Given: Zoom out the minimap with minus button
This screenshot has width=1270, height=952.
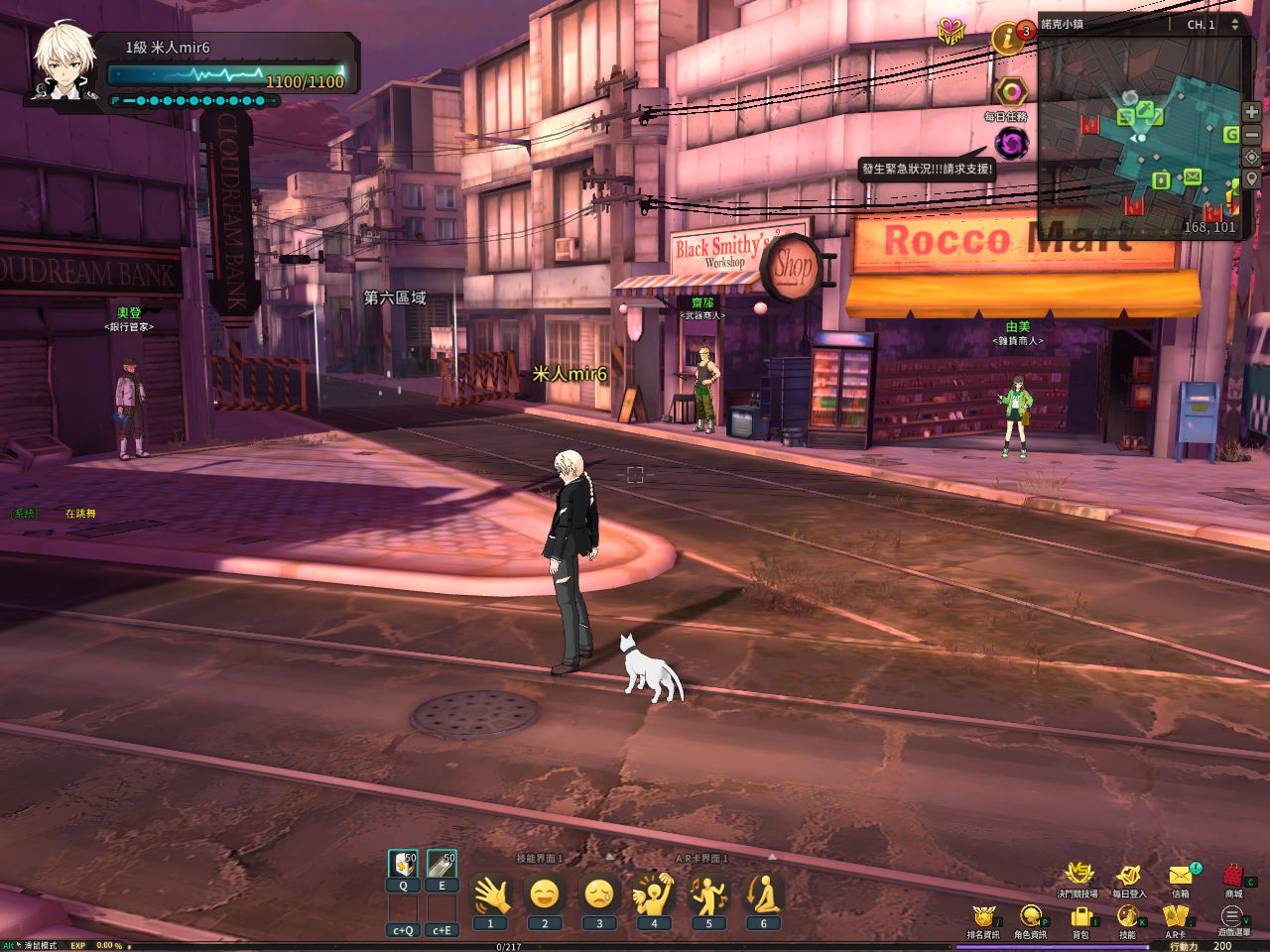Looking at the screenshot, I should coord(1252,135).
